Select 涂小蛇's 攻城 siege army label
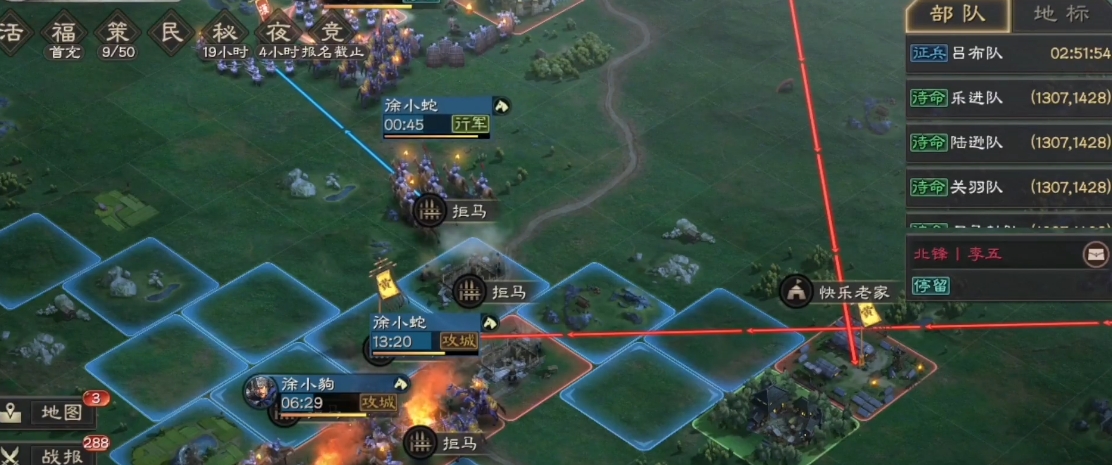 coord(425,333)
